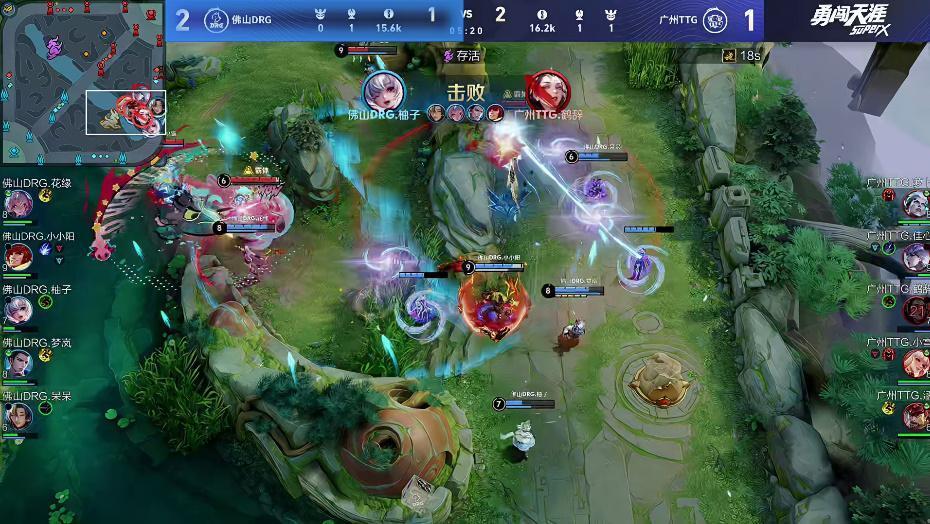Select the 广州TTG.小雪 player portrait
The image size is (930, 524).
click(914, 363)
